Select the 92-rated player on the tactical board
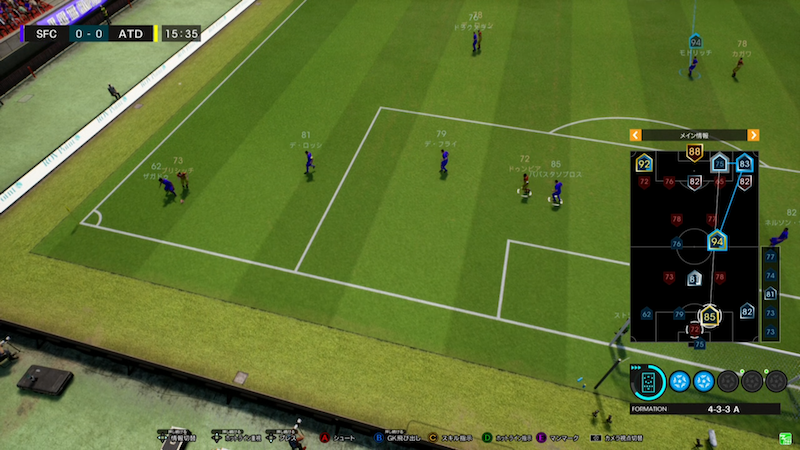The image size is (800, 450). coord(644,163)
